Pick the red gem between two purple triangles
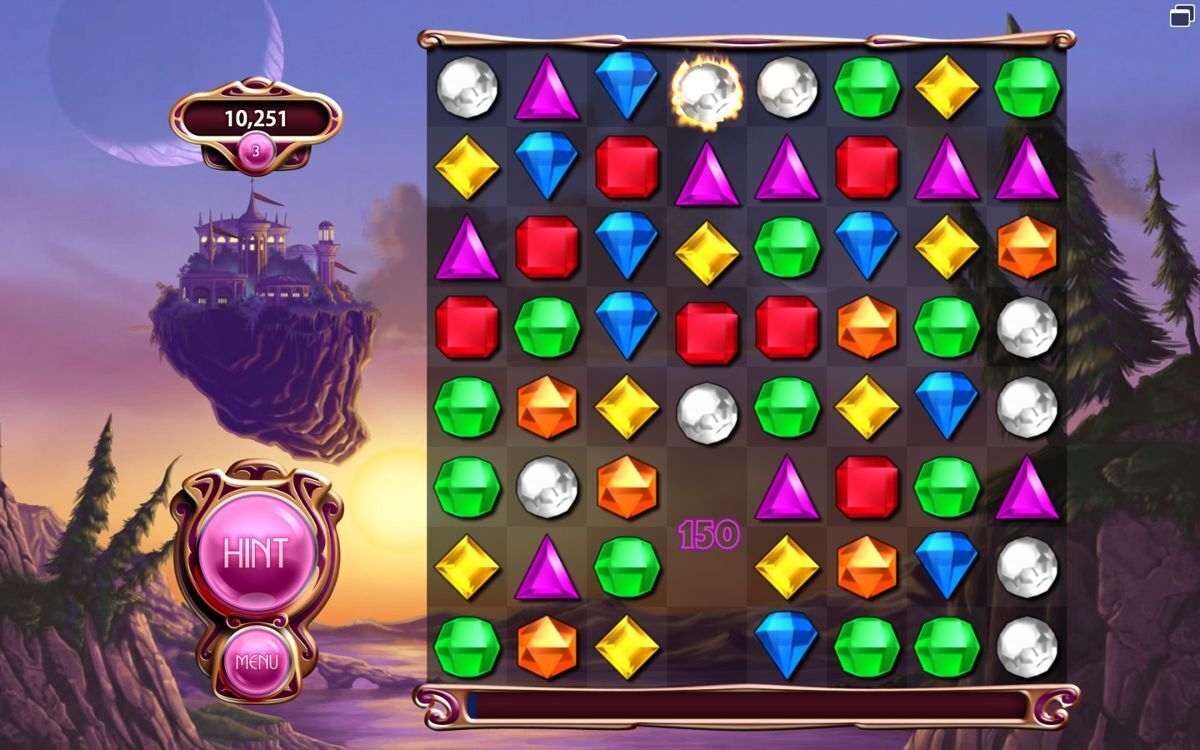The image size is (1200, 750). (867, 167)
